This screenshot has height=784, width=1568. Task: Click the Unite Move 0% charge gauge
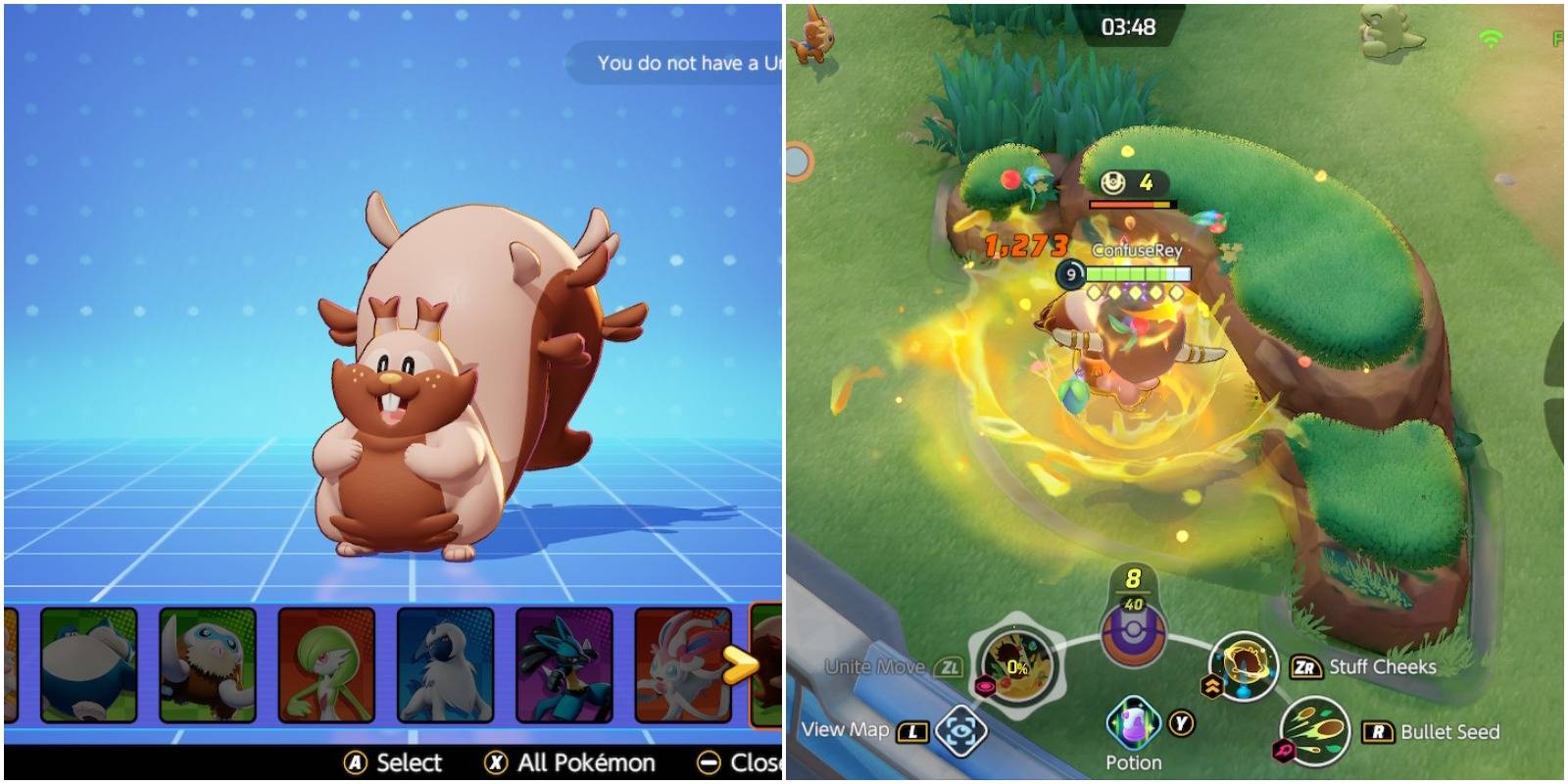tap(1017, 664)
